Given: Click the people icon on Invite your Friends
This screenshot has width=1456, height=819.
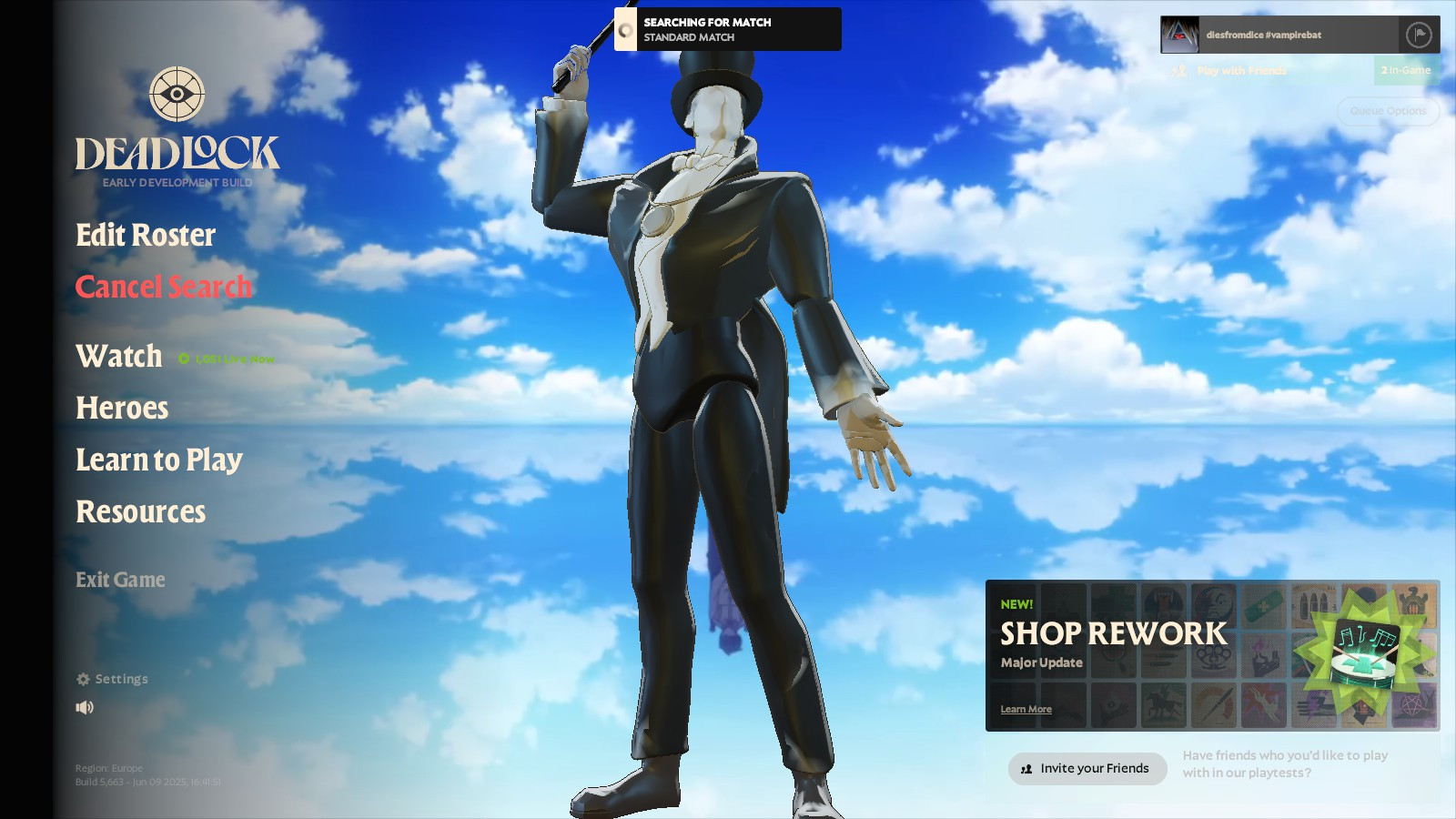Looking at the screenshot, I should [1026, 769].
